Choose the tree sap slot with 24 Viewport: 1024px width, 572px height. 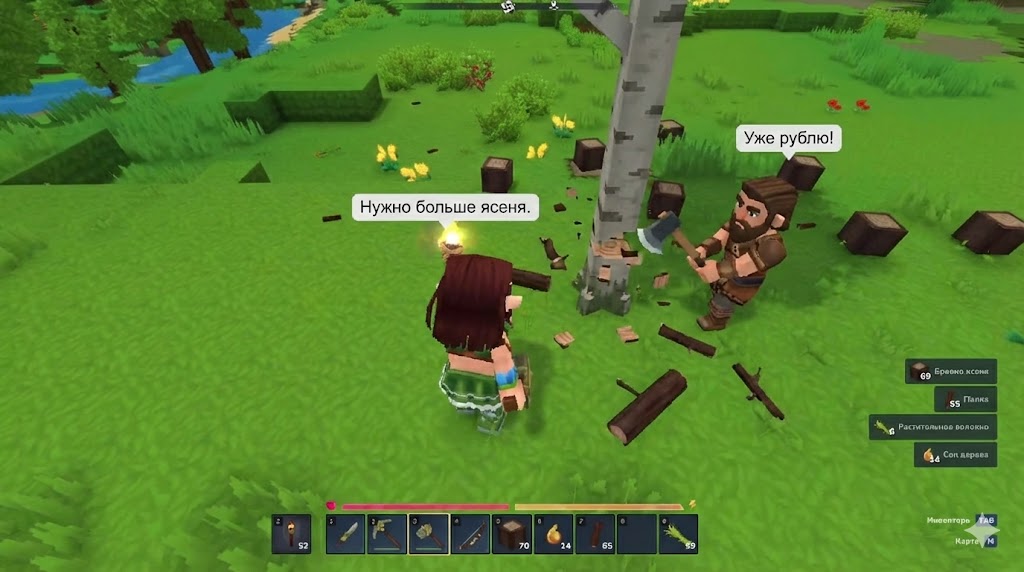[x=553, y=534]
